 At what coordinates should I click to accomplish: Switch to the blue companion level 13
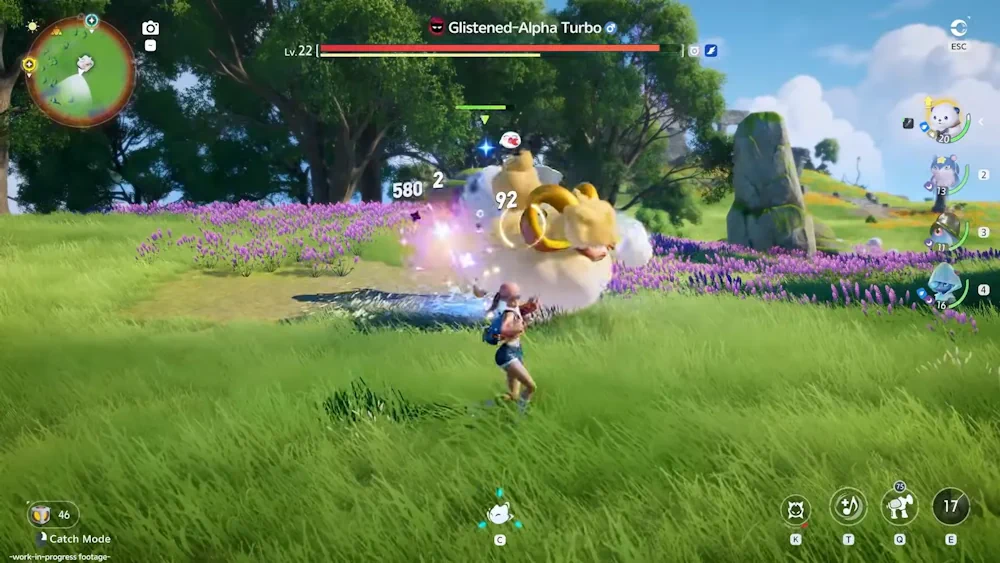pyautogui.click(x=944, y=175)
